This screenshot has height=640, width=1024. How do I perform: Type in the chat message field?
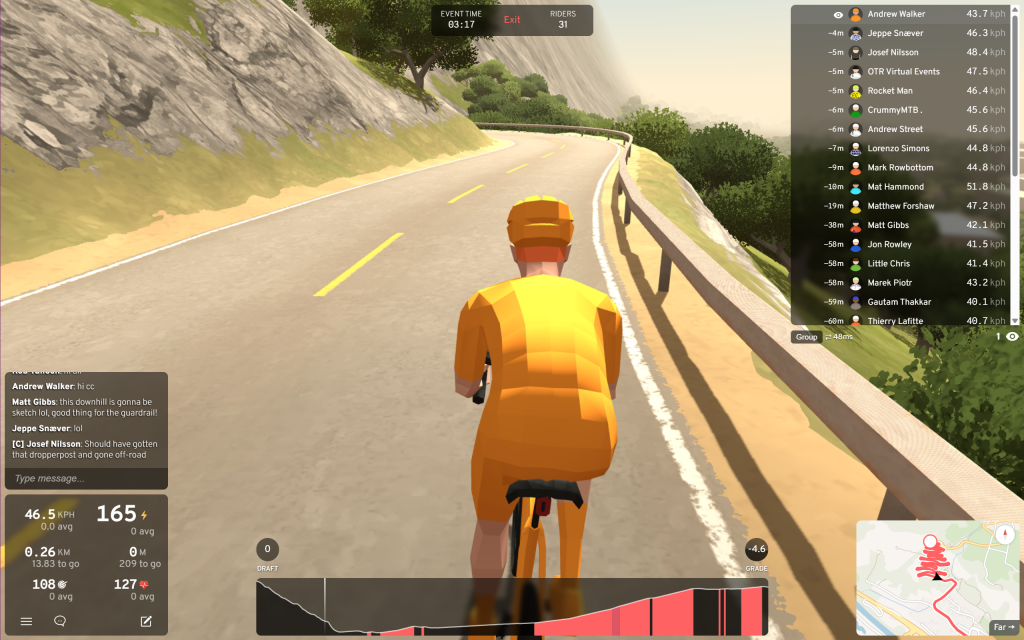pos(85,479)
